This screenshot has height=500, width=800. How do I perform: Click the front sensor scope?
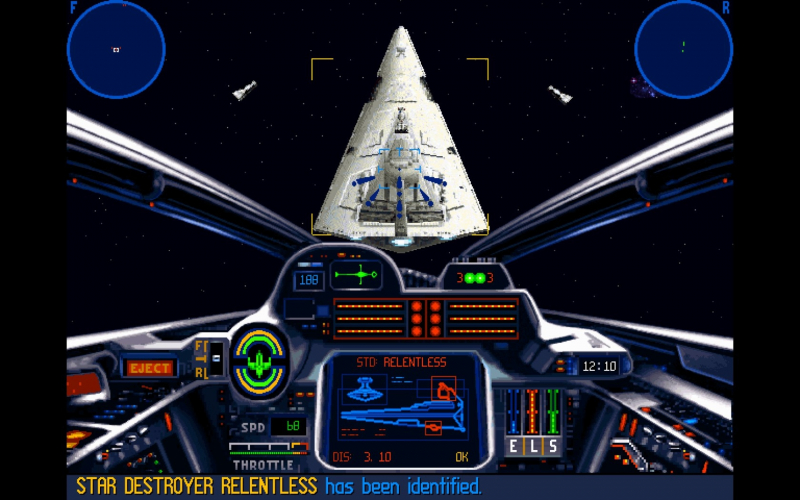116,49
